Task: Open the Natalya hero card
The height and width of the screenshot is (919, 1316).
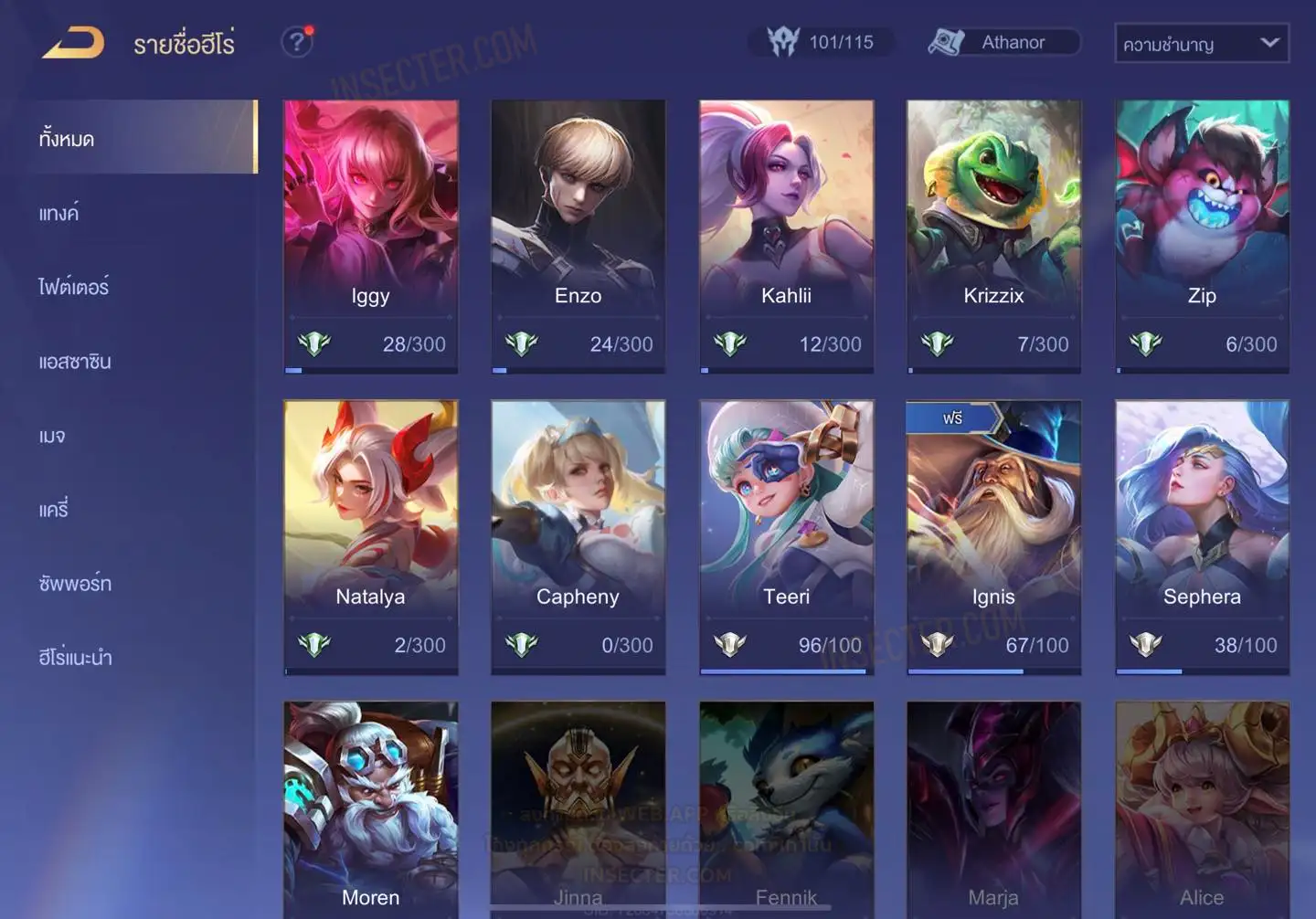Action: click(x=371, y=537)
